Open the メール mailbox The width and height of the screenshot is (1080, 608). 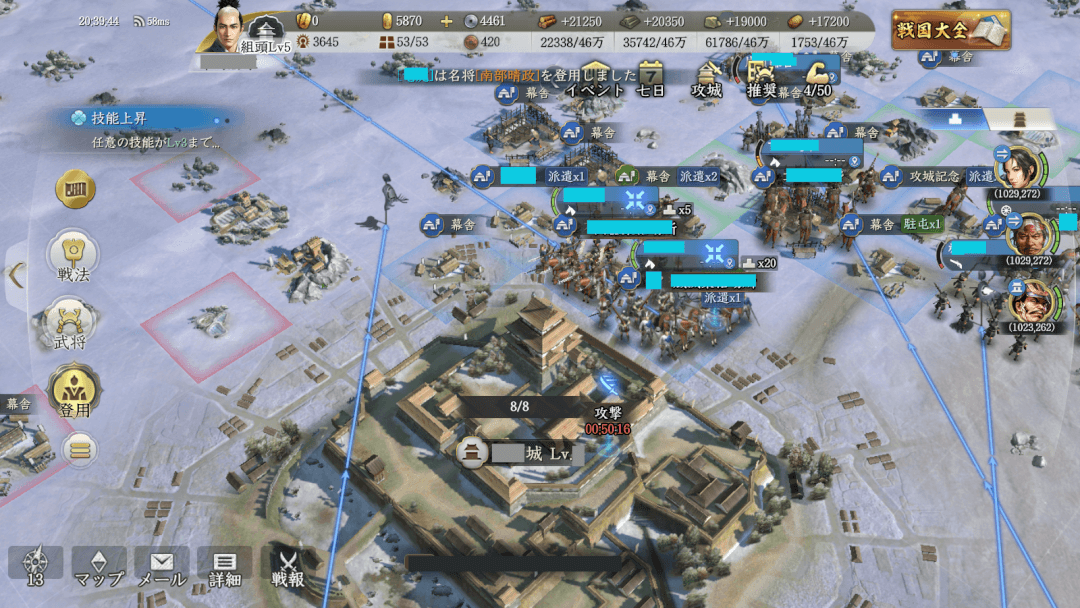[161, 567]
